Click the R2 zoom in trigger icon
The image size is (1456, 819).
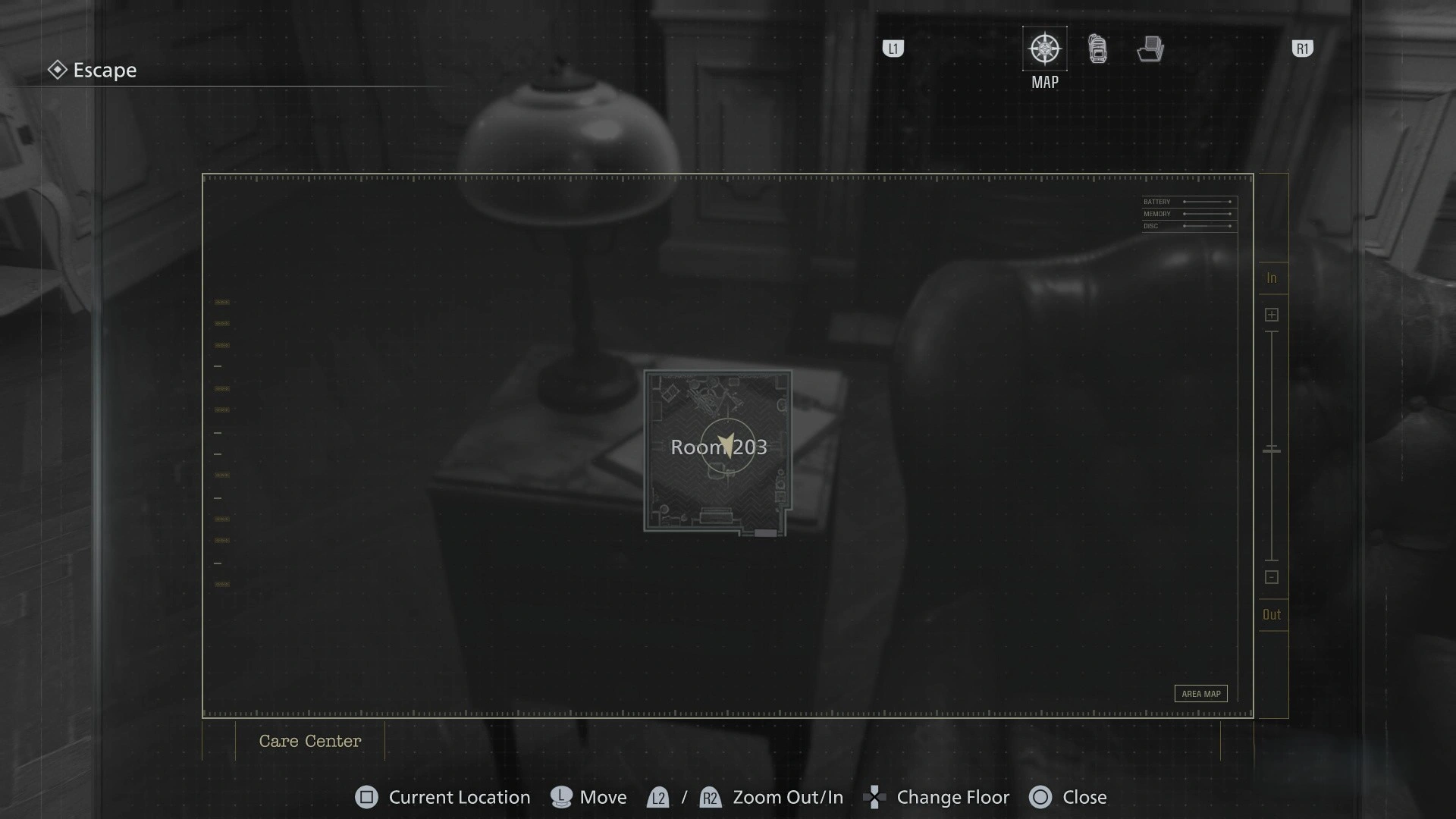pos(711,798)
